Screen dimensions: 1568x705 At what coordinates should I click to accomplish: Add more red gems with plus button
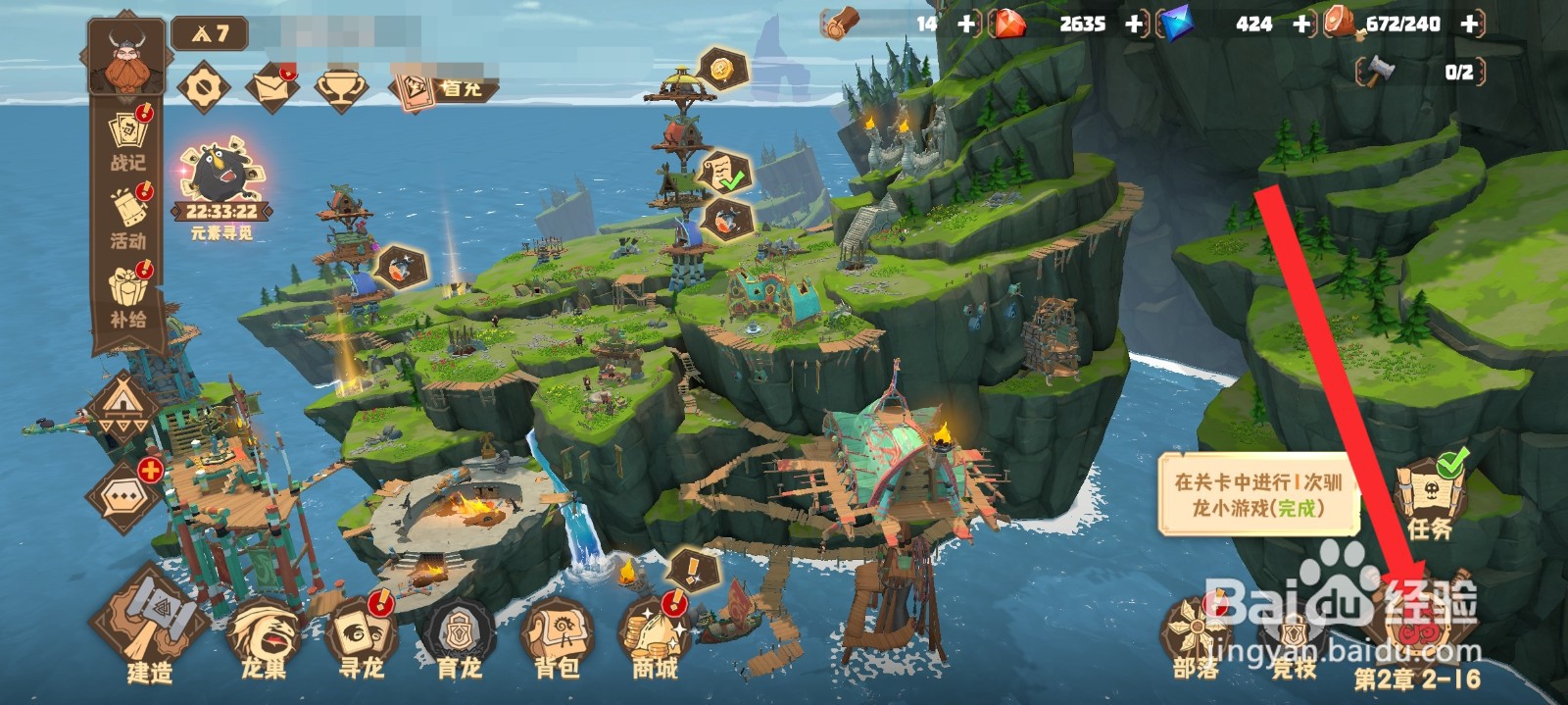(1135, 24)
